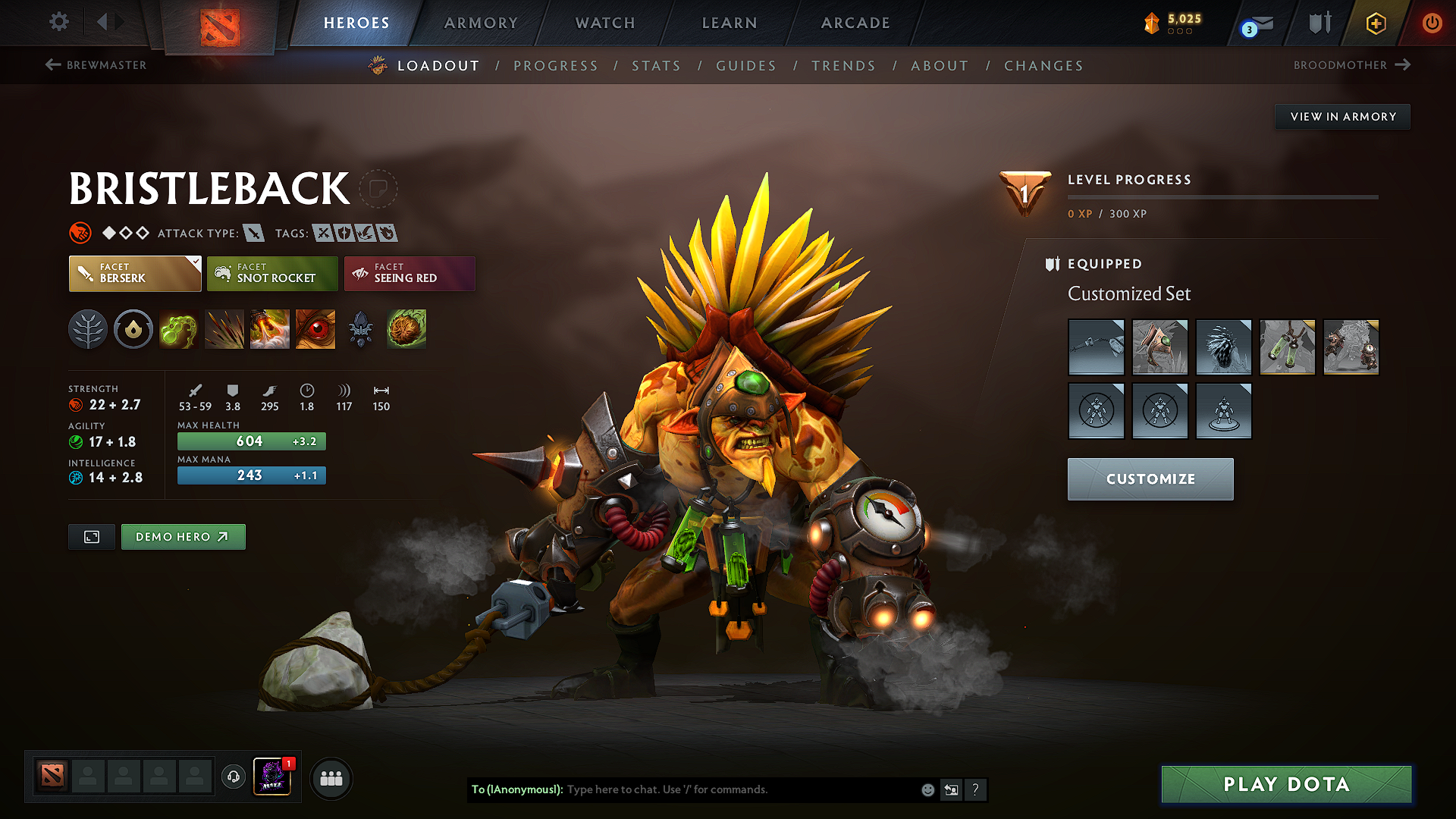Switch to the Snot Rocket facet
The width and height of the screenshot is (1456, 819).
click(x=272, y=274)
